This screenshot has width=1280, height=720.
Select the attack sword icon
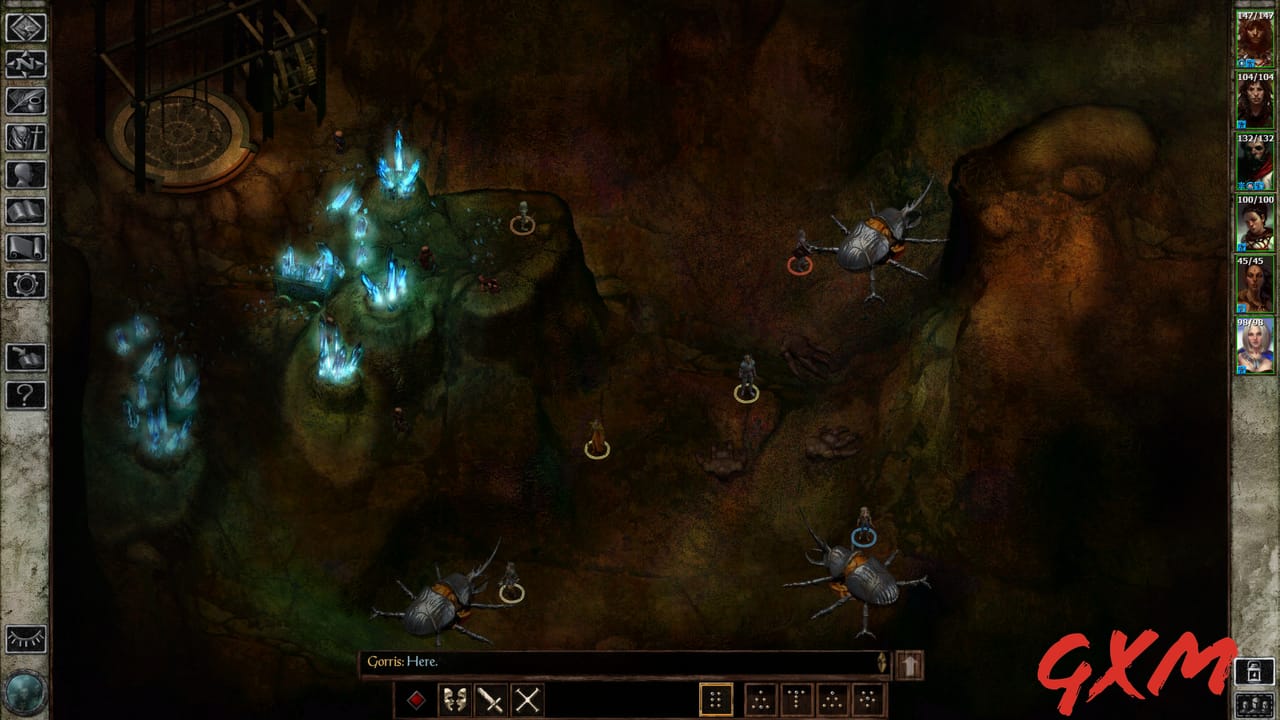coord(490,700)
